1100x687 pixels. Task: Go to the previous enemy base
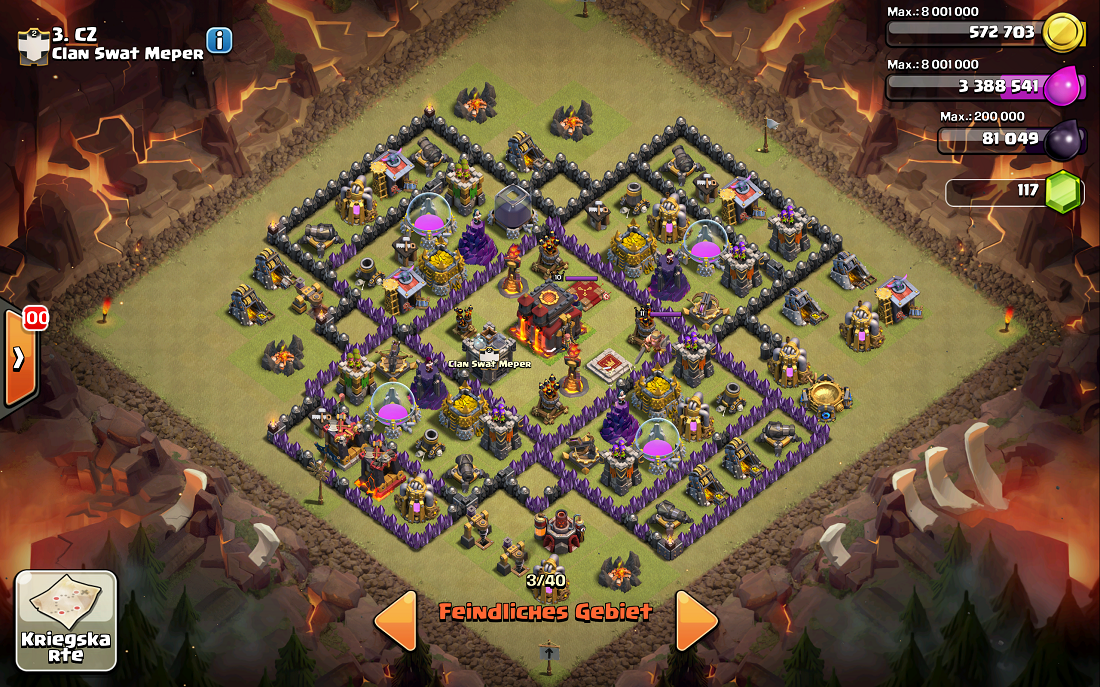pyautogui.click(x=396, y=621)
